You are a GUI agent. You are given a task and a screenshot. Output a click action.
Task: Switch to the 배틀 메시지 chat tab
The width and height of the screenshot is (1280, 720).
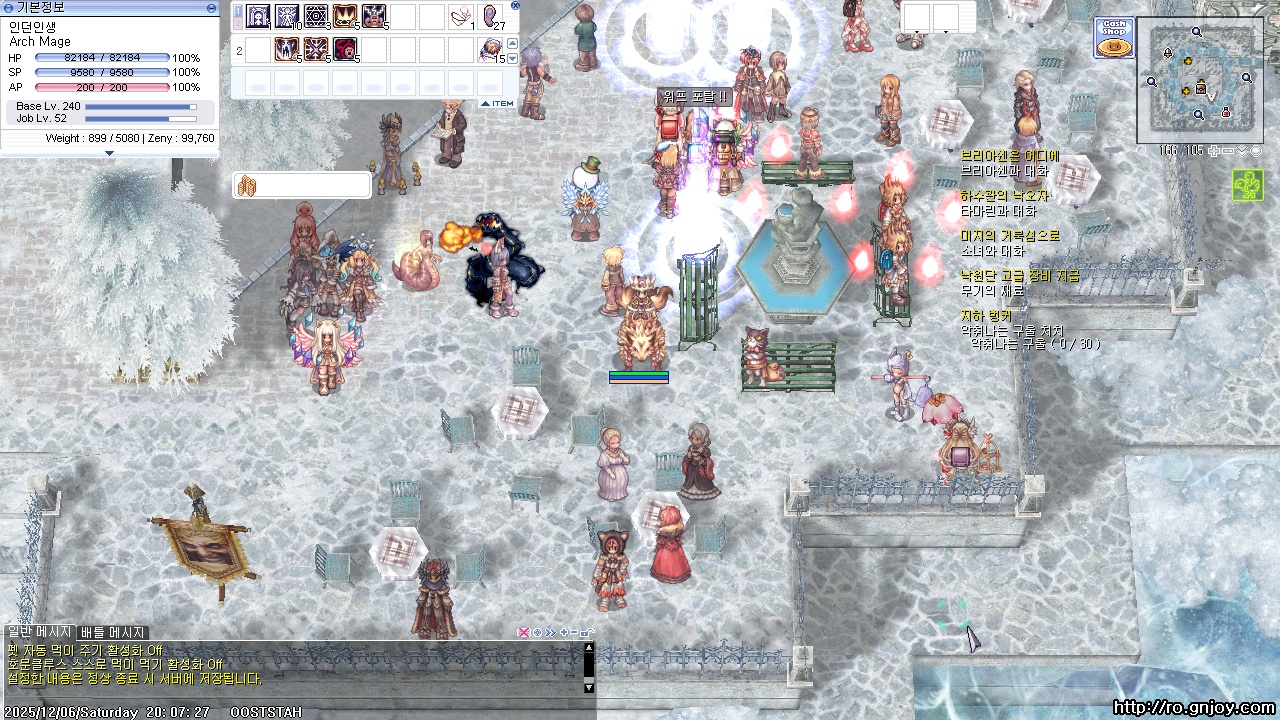pyautogui.click(x=113, y=632)
